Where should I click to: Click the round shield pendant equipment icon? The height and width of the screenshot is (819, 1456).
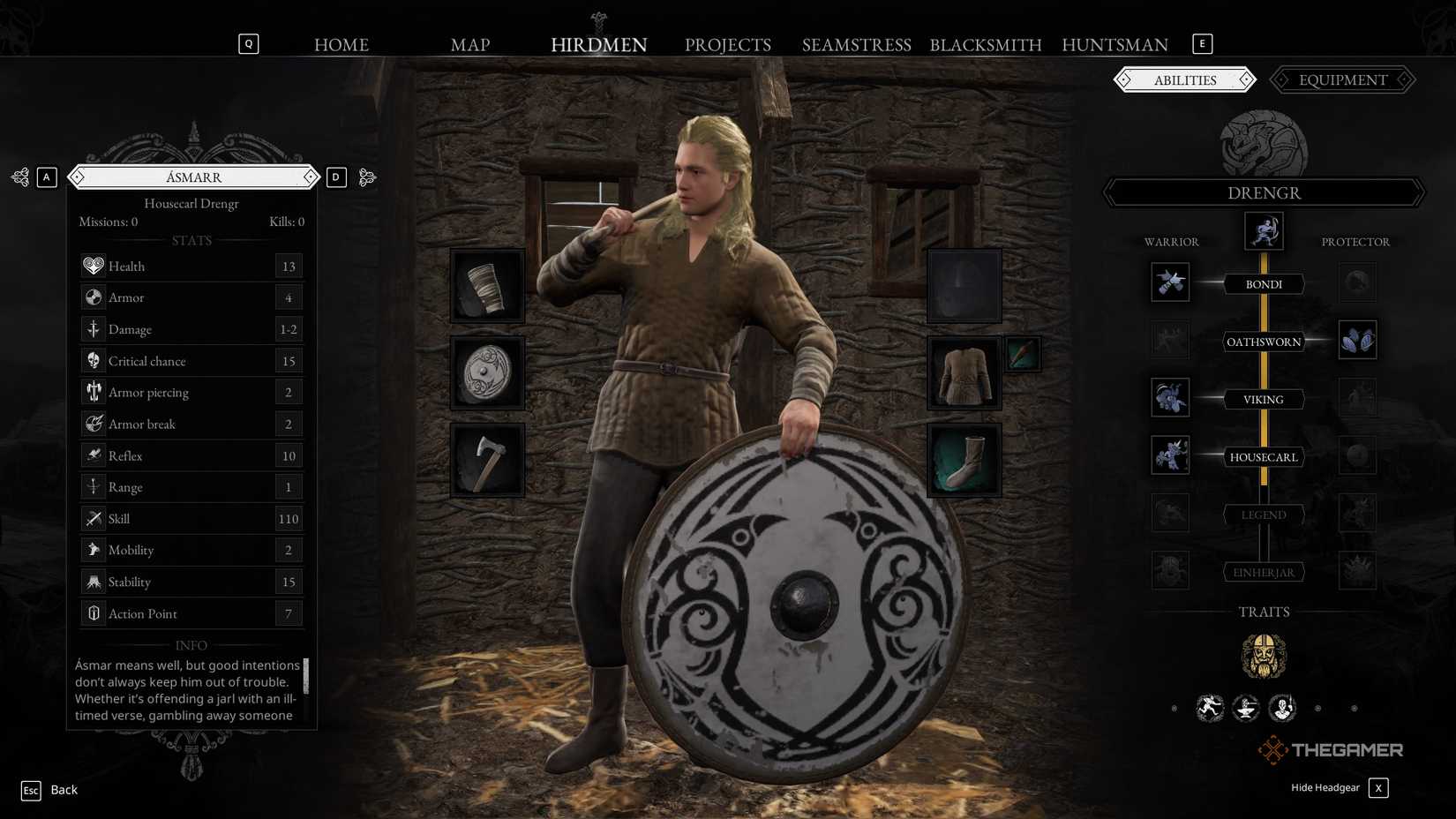pyautogui.click(x=487, y=372)
